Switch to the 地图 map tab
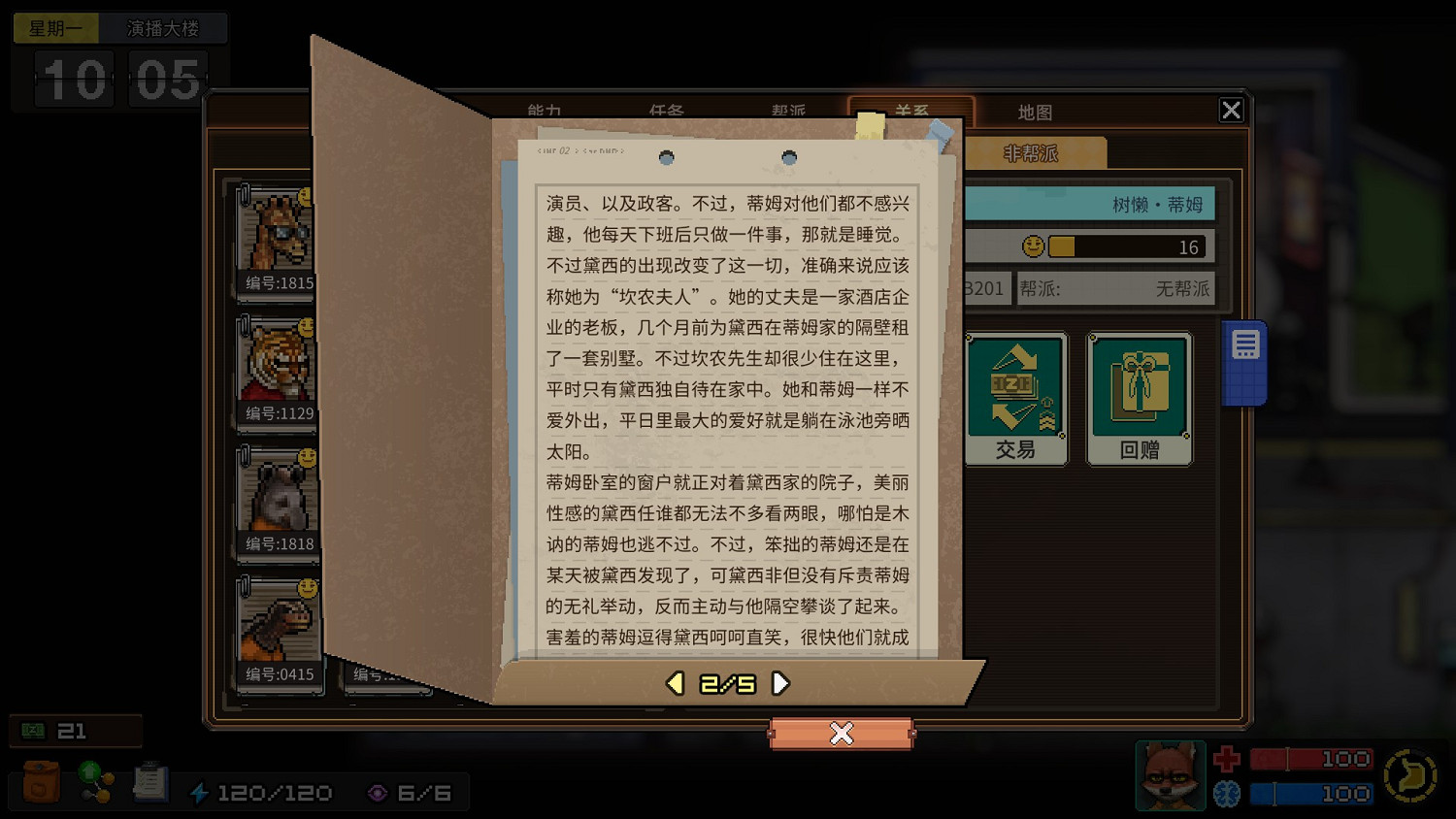 (x=1035, y=112)
